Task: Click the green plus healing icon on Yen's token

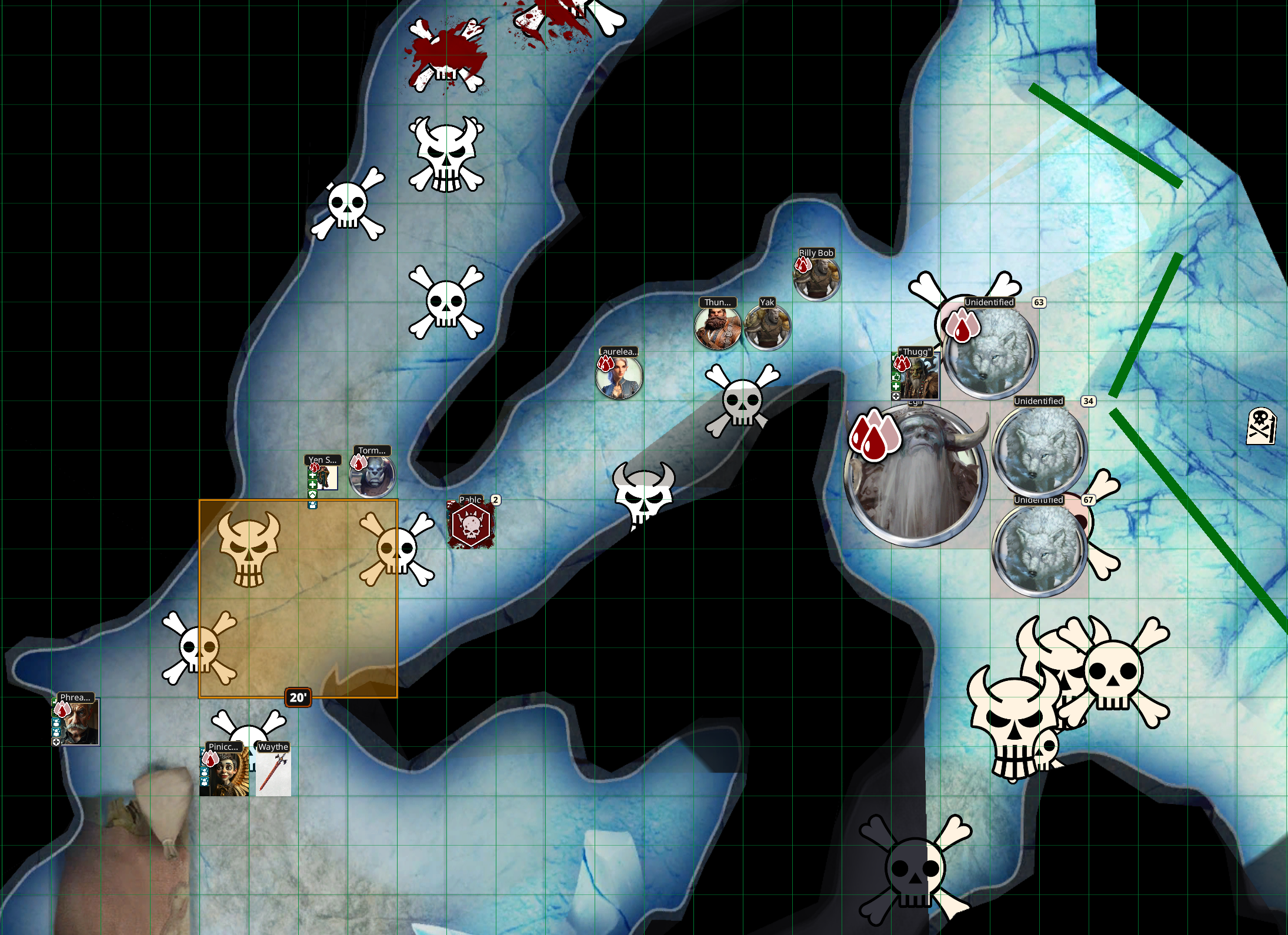Action: click(312, 476)
